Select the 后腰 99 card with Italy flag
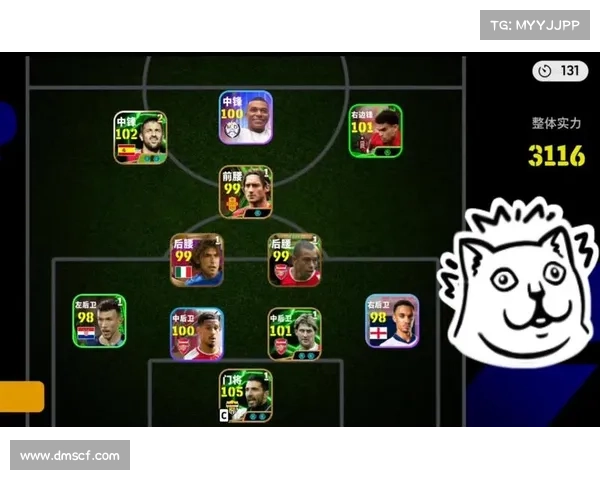 pyautogui.click(x=196, y=261)
